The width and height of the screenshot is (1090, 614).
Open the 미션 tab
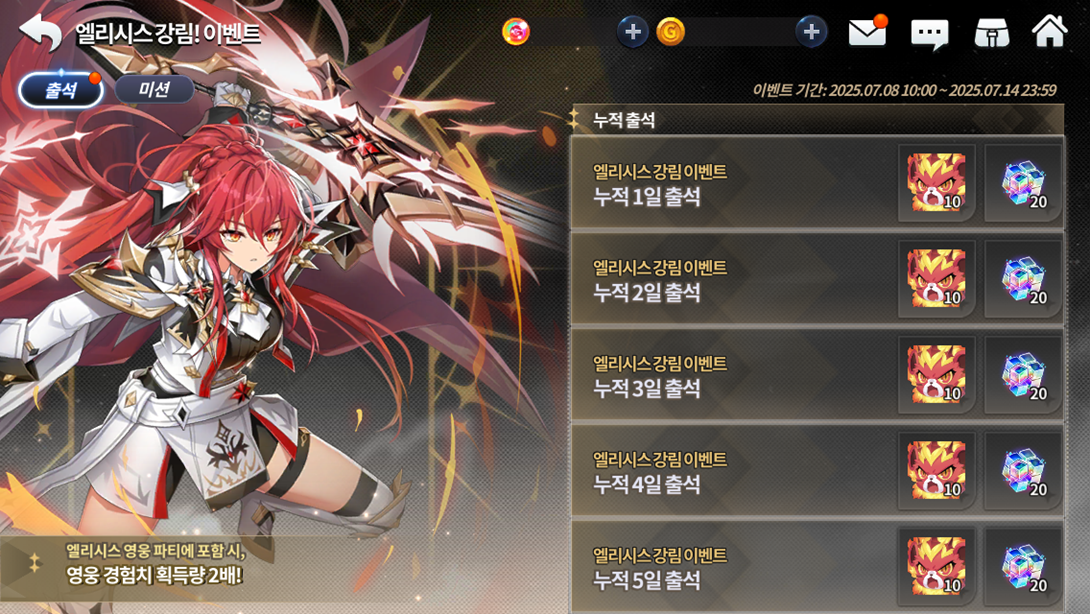point(154,90)
